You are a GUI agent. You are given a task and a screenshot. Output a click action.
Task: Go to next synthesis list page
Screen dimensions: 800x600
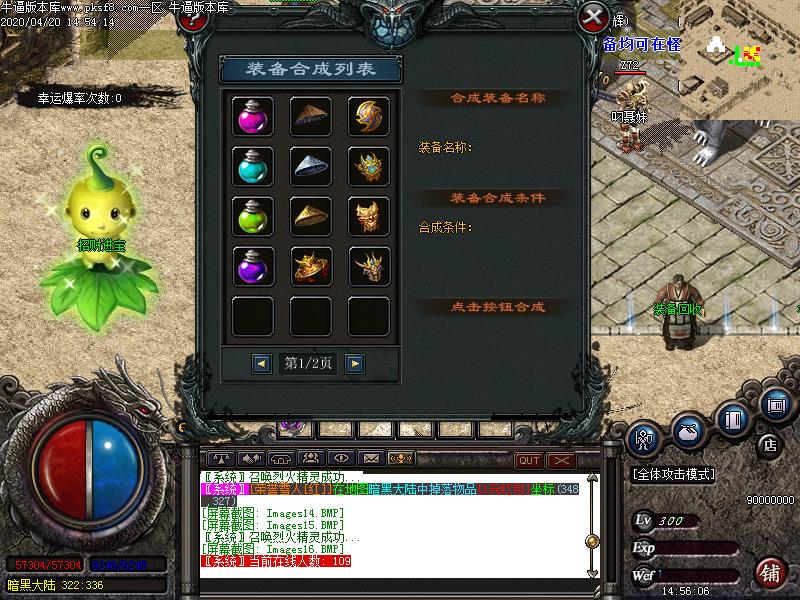354,364
